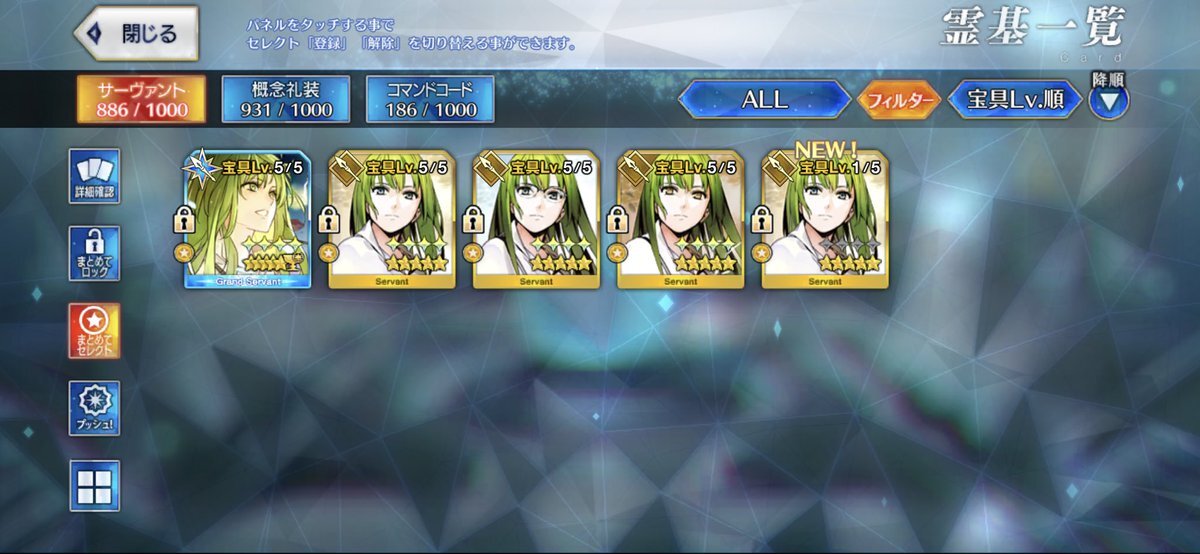Change the grid layout display icon
The image size is (1200, 554).
[x=95, y=485]
